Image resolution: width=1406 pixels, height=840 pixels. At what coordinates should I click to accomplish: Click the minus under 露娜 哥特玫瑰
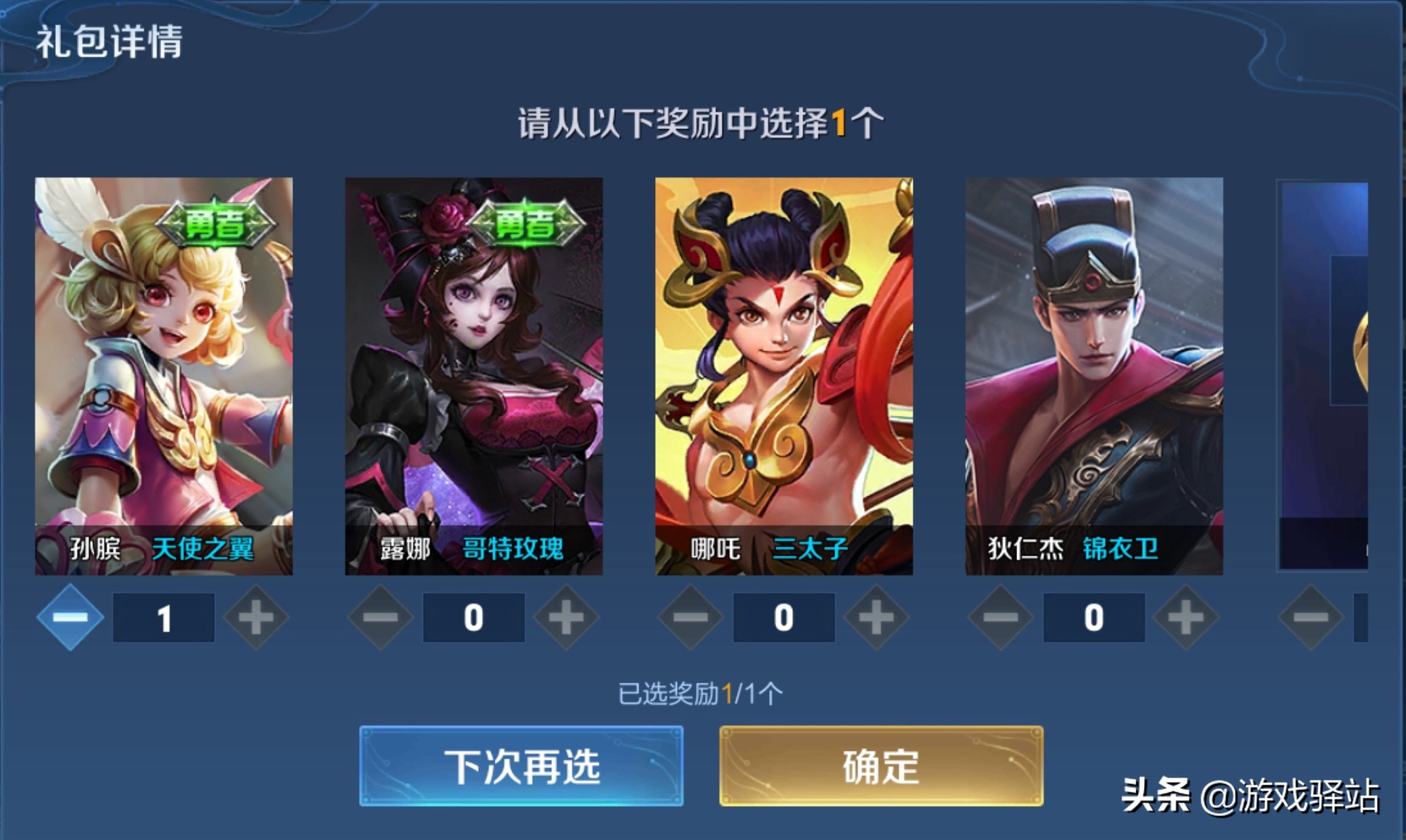point(380,617)
